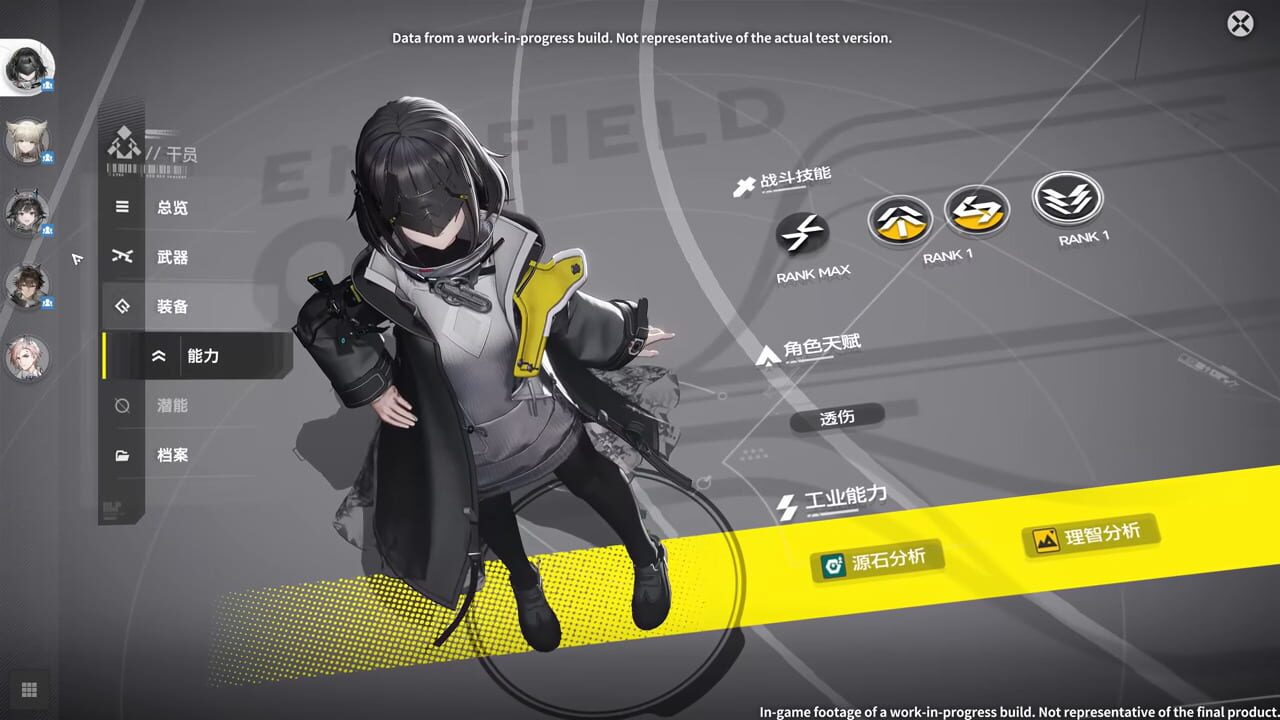The width and height of the screenshot is (1280, 720).
Task: Click the magnifier icon beside 潜能
Action: click(122, 406)
